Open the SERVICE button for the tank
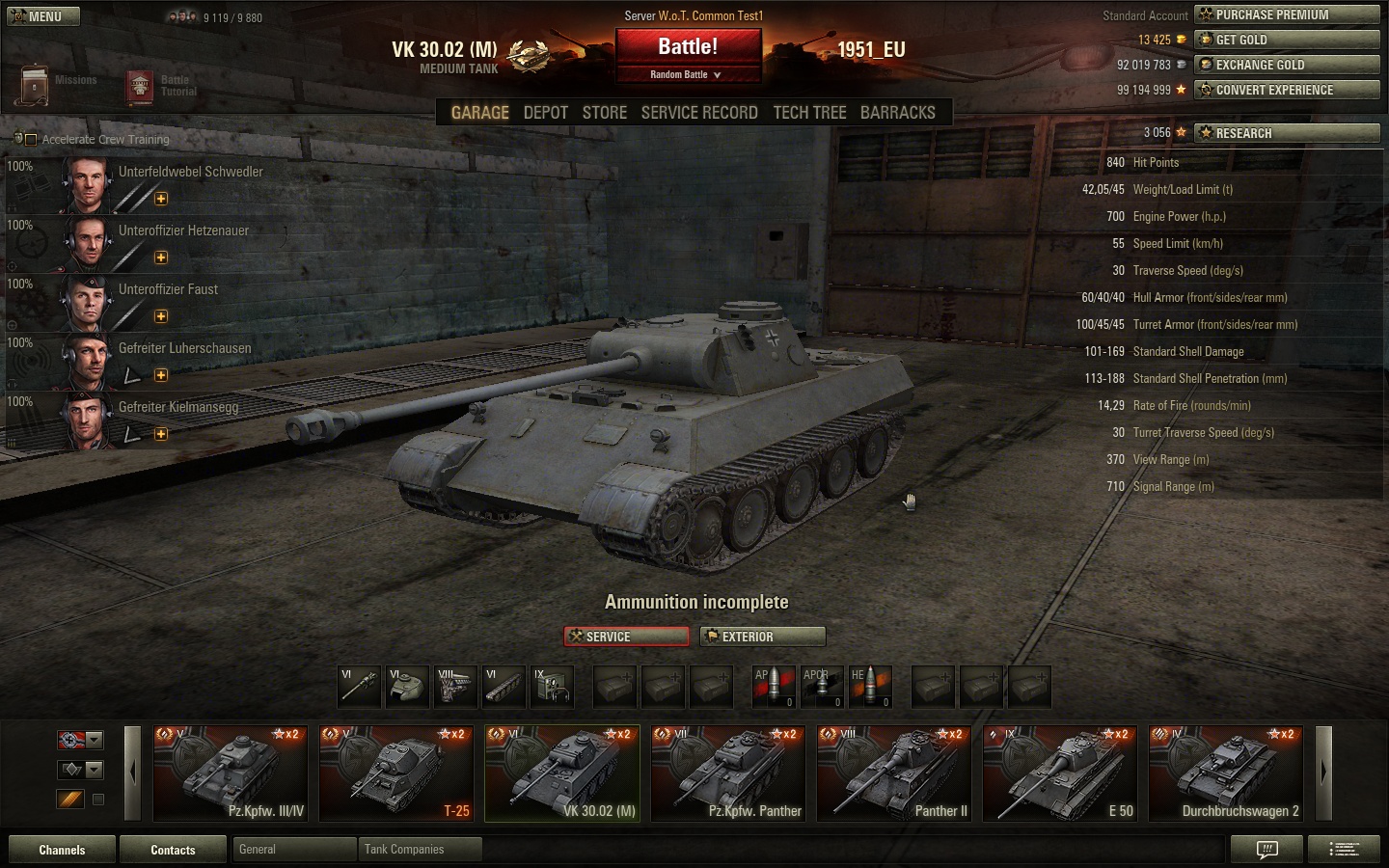 (x=626, y=637)
